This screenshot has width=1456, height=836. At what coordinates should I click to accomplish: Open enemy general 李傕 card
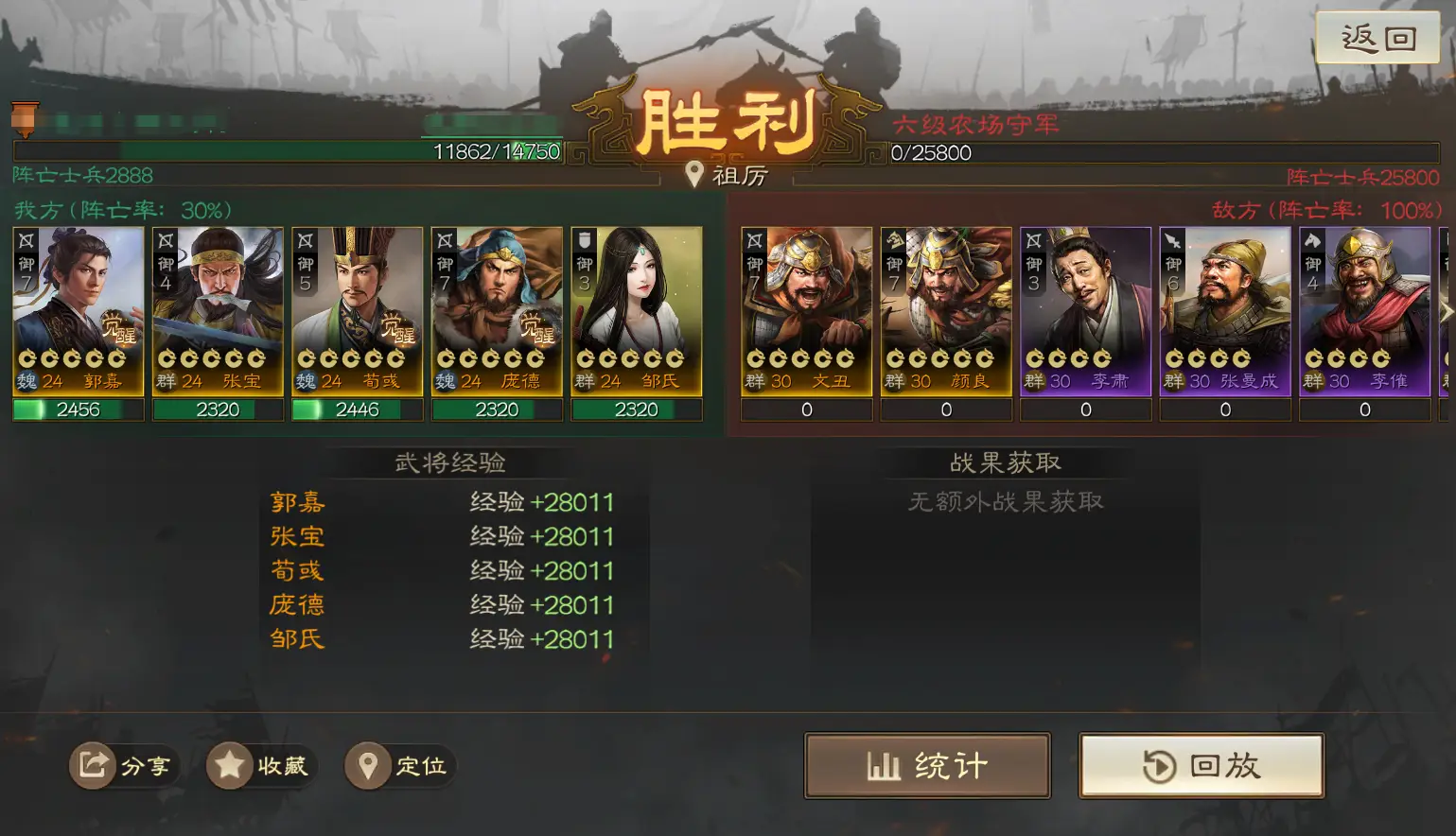coord(1364,311)
